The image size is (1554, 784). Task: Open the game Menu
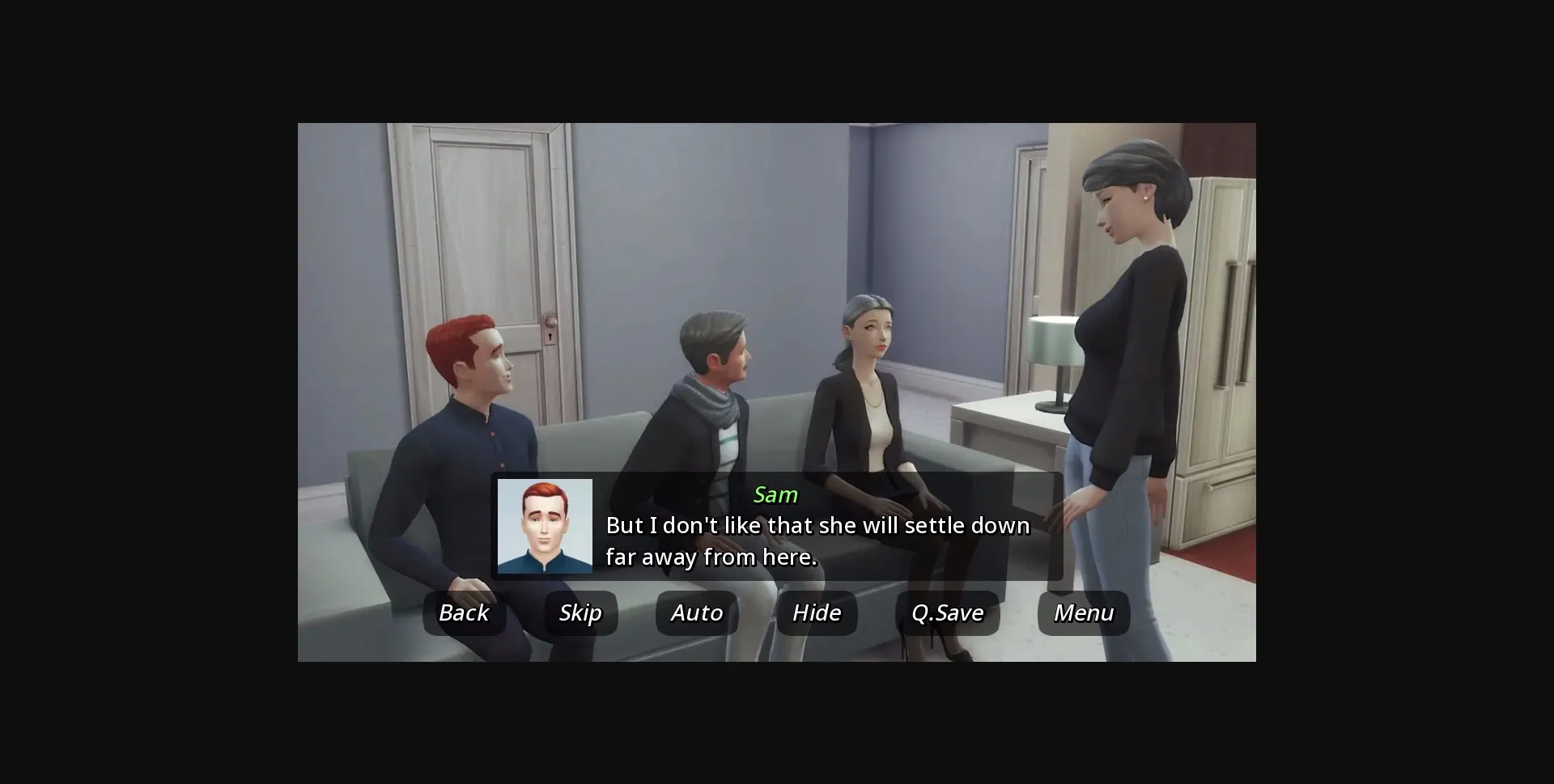[x=1083, y=613]
